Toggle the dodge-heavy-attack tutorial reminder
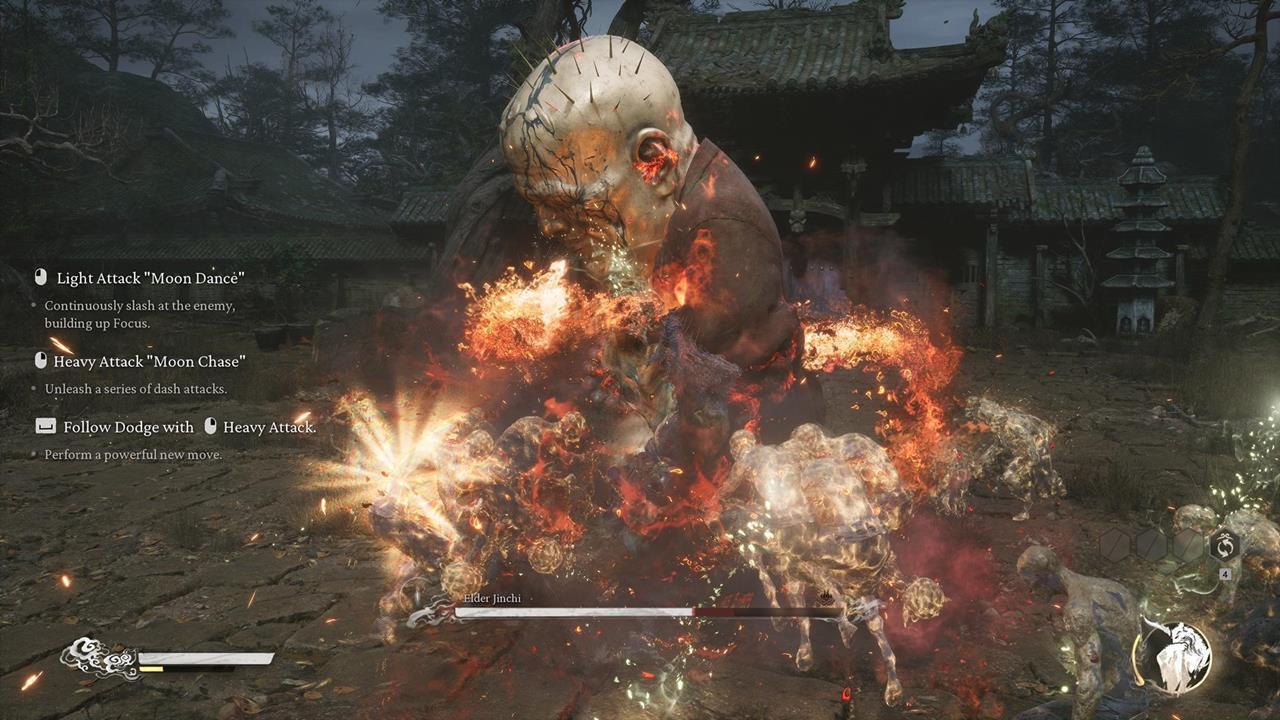The width and height of the screenshot is (1280, 720). [x=175, y=427]
